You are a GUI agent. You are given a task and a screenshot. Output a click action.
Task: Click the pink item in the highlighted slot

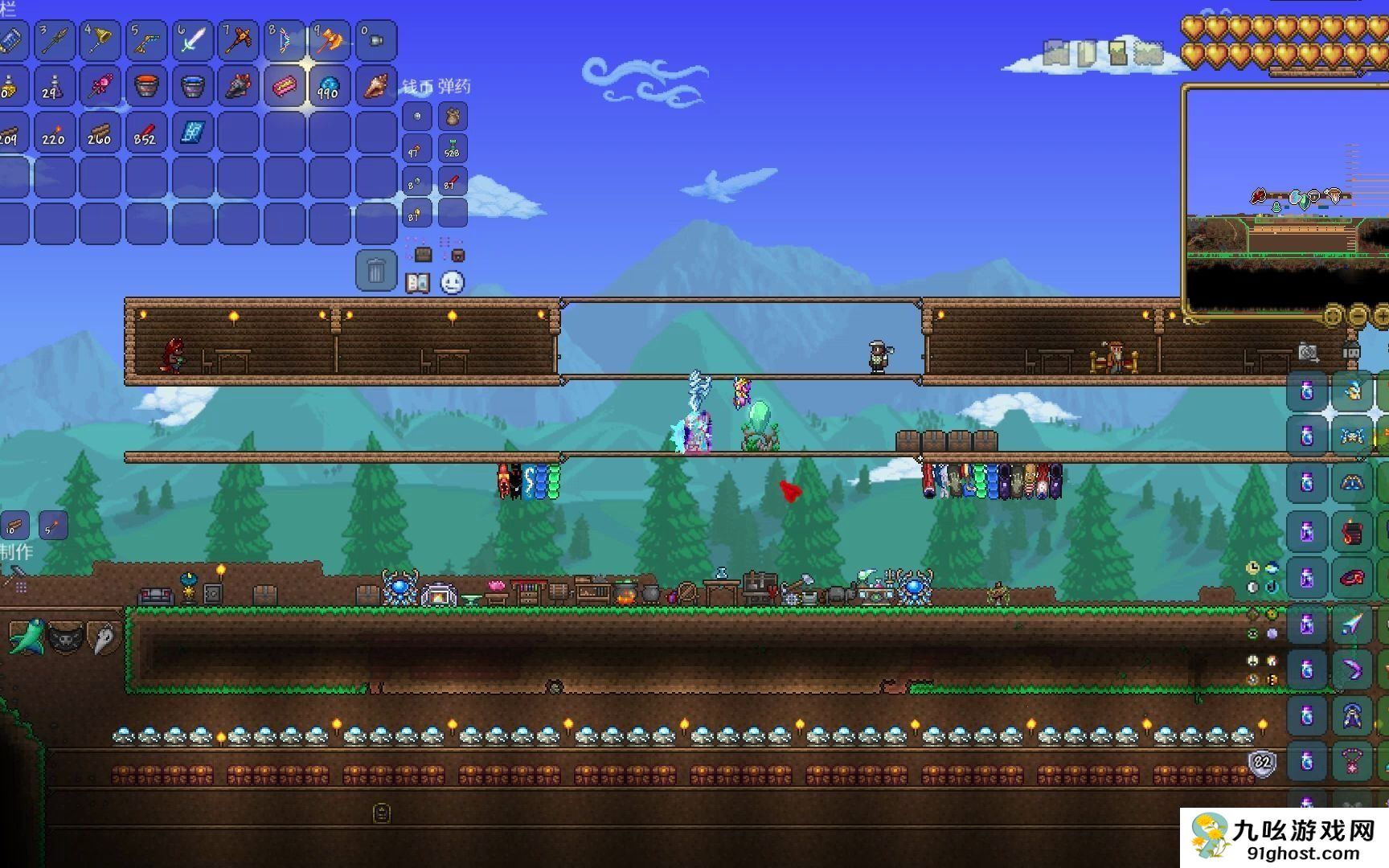point(284,86)
